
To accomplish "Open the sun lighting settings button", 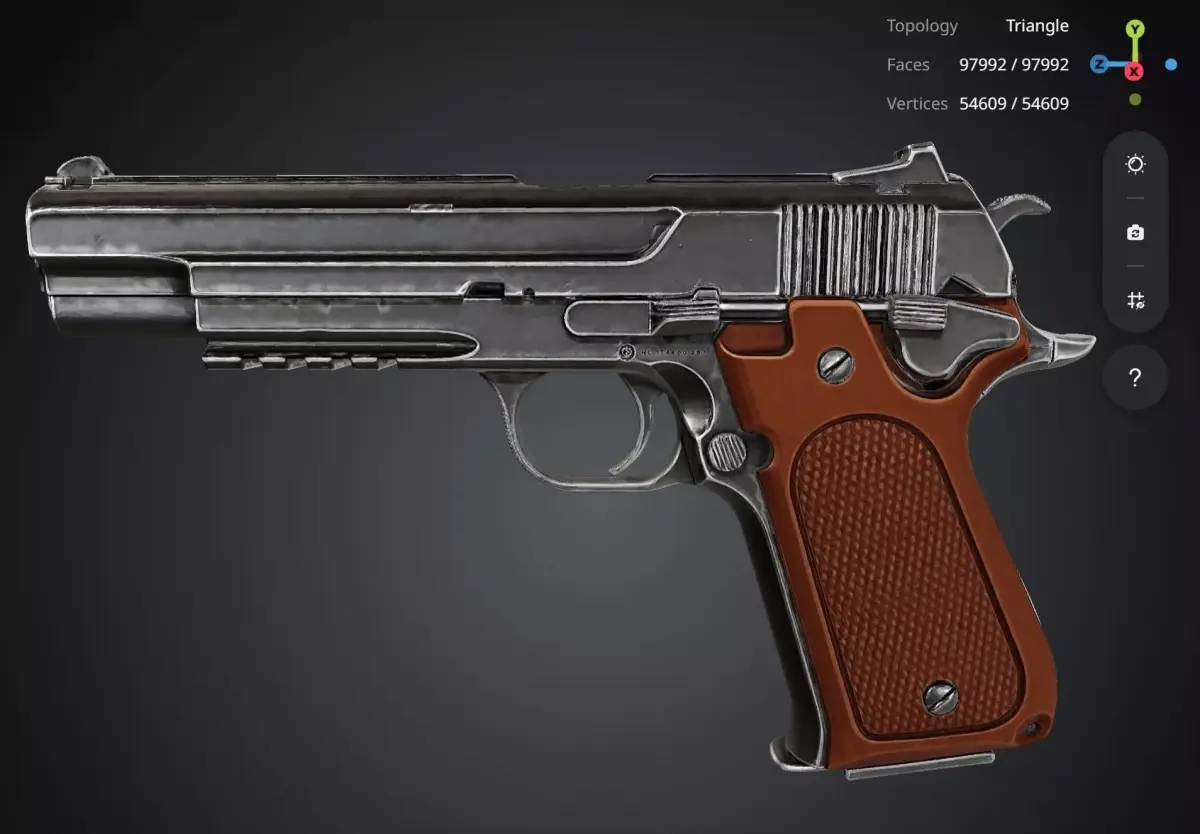I will 1135,165.
